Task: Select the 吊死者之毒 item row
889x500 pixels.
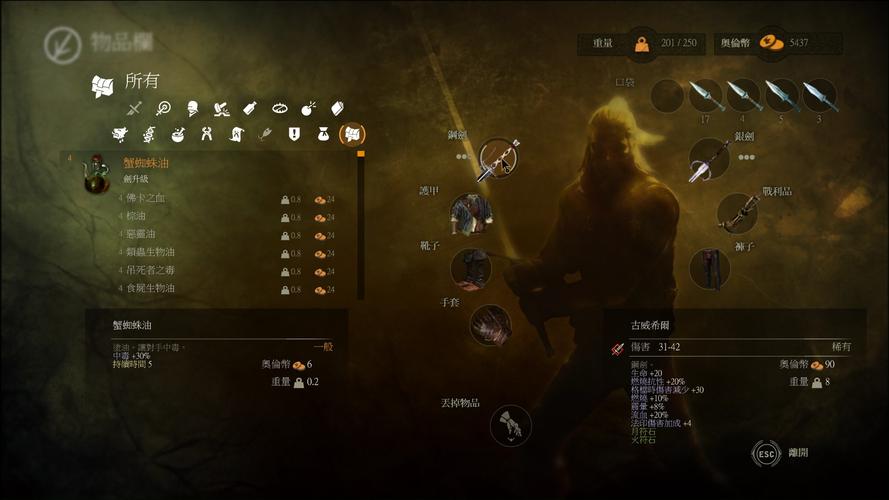Action: click(x=200, y=270)
